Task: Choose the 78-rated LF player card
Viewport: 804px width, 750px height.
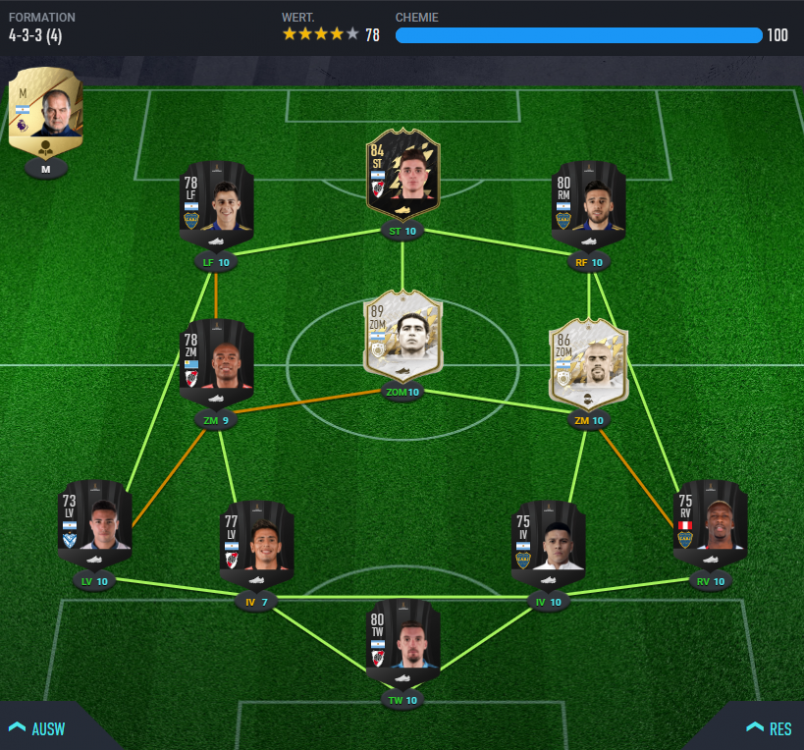Action: (217, 206)
